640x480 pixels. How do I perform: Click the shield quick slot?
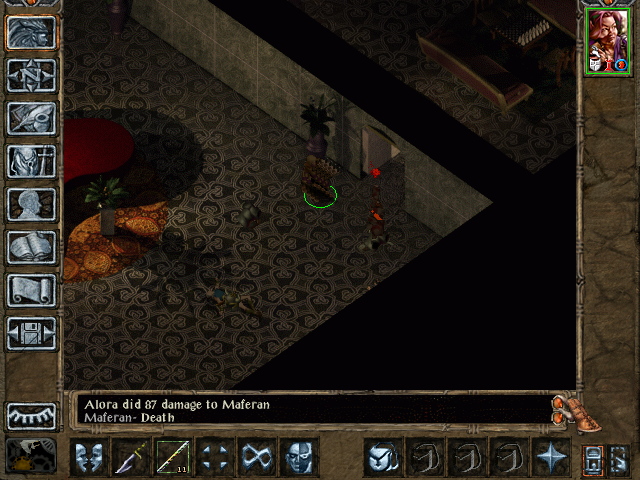click(x=381, y=457)
